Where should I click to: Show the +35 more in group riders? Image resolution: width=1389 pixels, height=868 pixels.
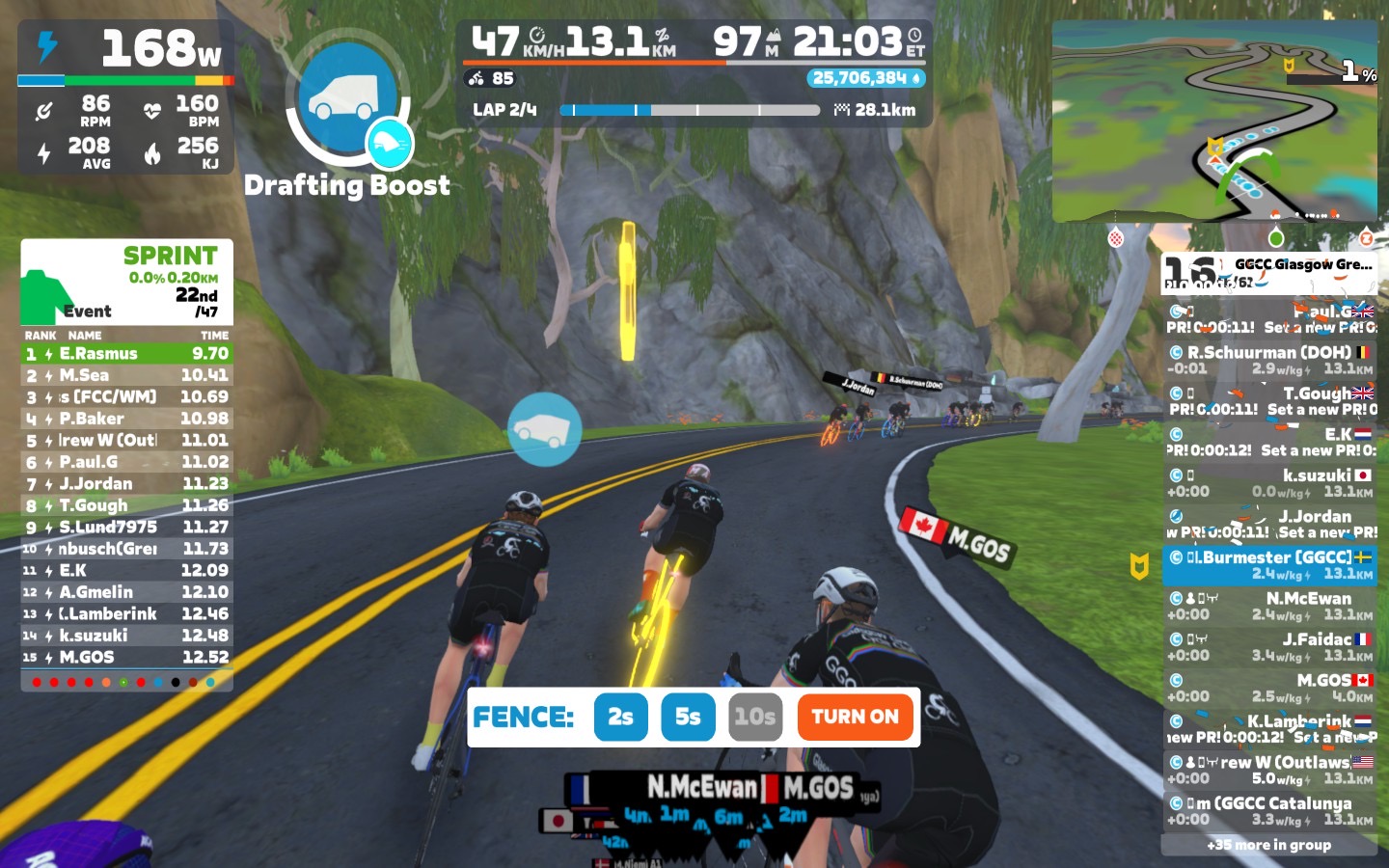pyautogui.click(x=1269, y=845)
